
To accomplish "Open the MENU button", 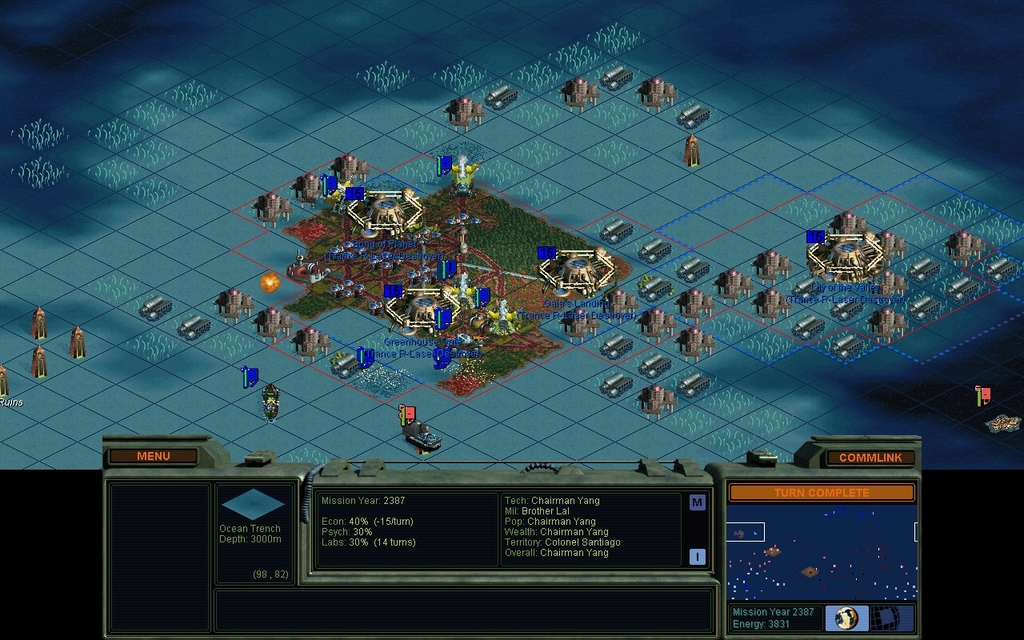I will [x=153, y=456].
